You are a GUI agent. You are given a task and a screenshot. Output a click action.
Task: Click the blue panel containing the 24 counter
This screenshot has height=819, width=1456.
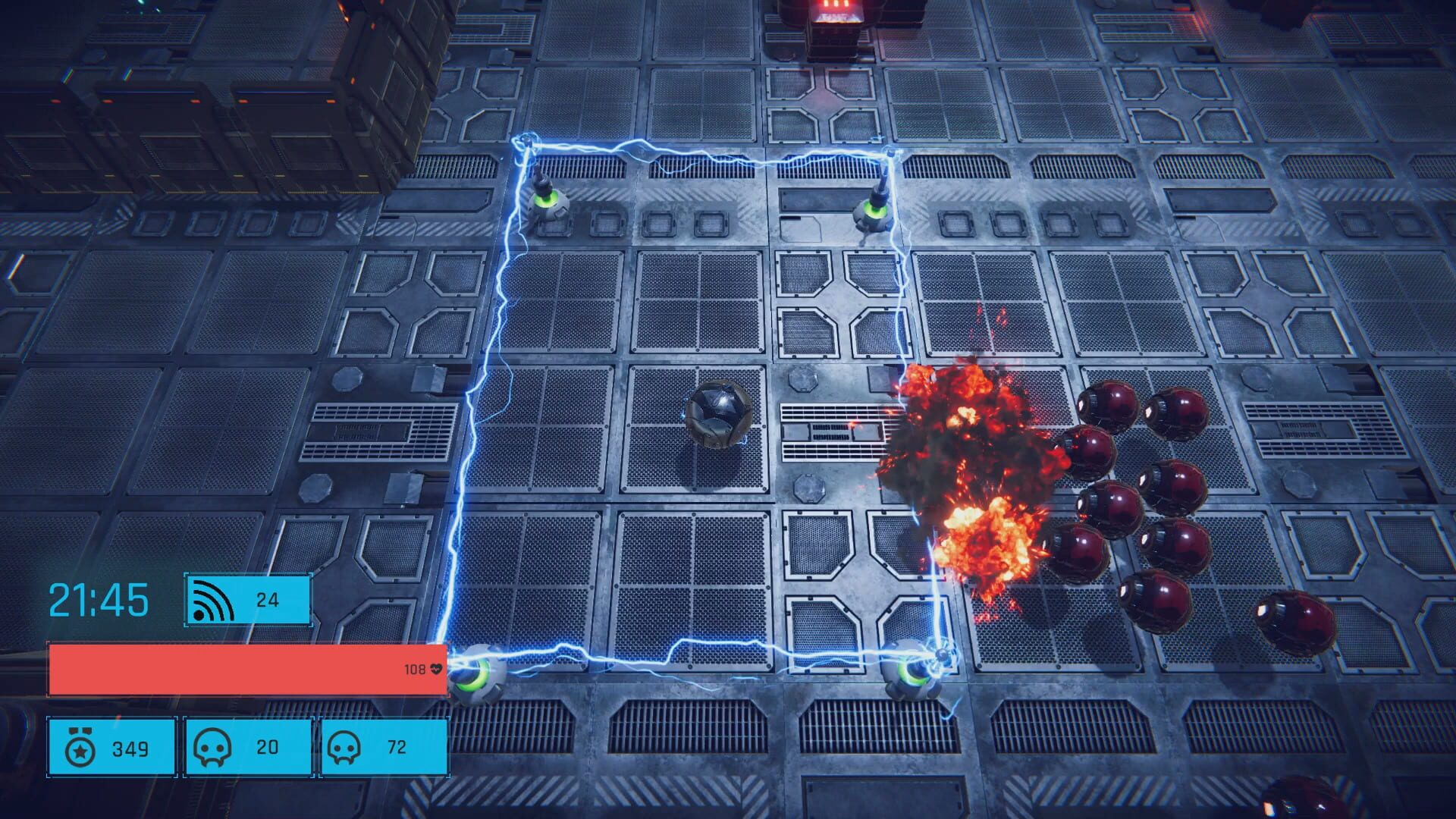point(247,600)
